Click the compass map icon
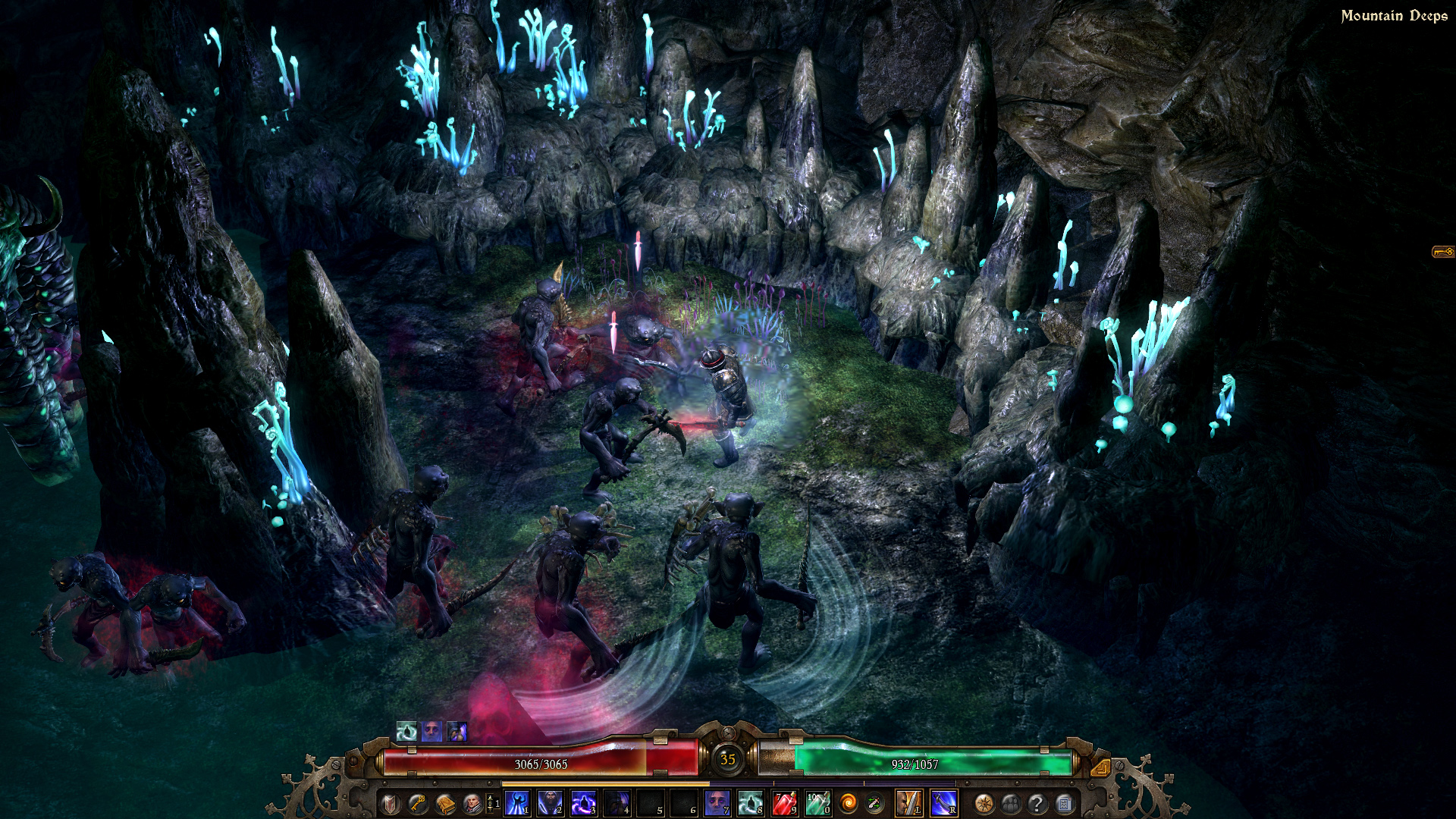The width and height of the screenshot is (1456, 819). point(984,802)
